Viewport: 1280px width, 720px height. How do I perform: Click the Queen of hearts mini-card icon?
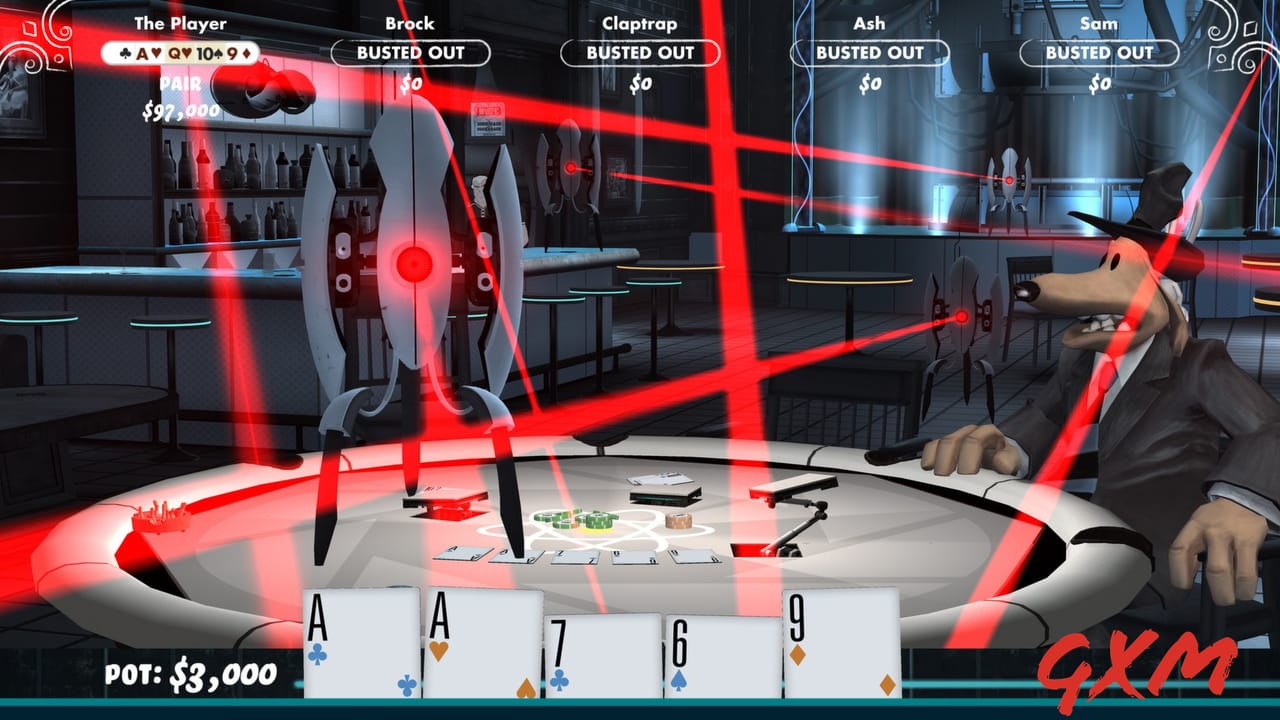179,54
